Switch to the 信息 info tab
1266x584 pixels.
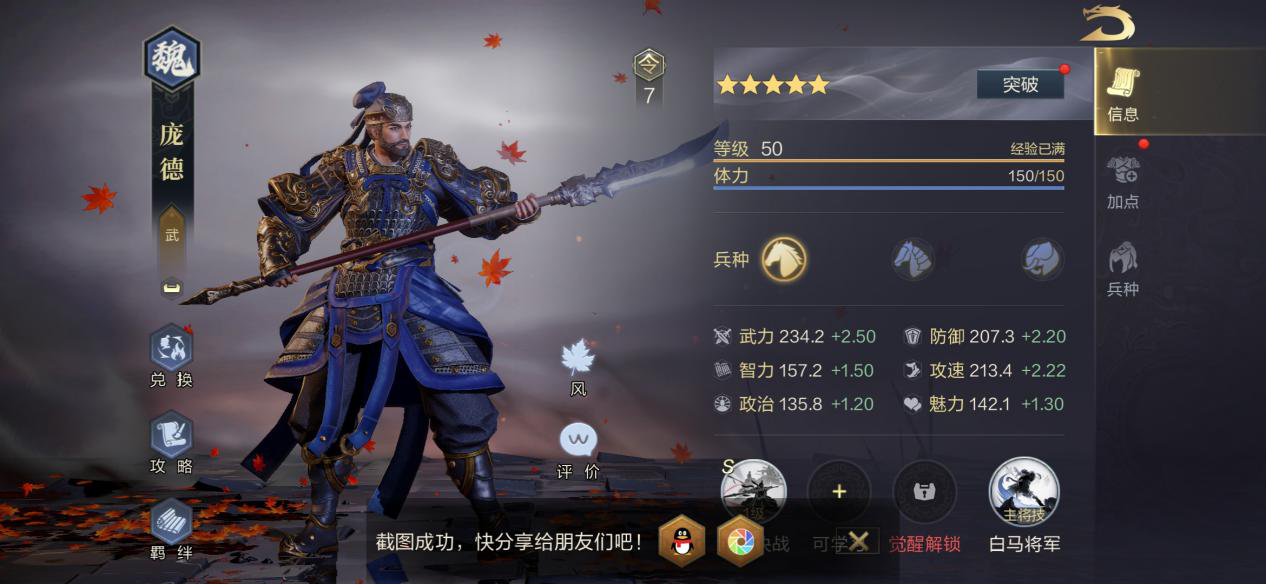point(1123,95)
